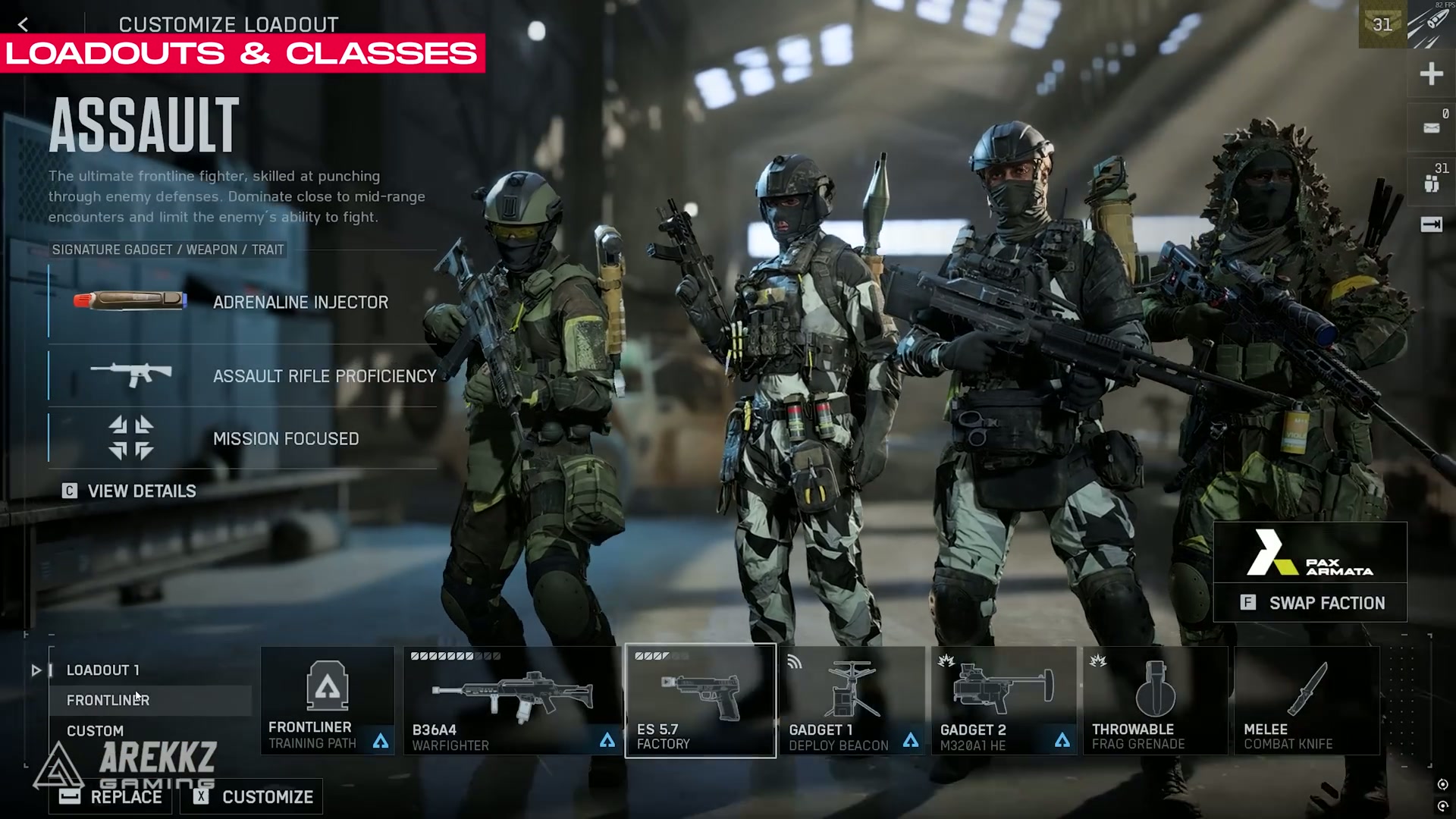
Task: Select the Frontliner loadout entry
Action: (x=108, y=700)
